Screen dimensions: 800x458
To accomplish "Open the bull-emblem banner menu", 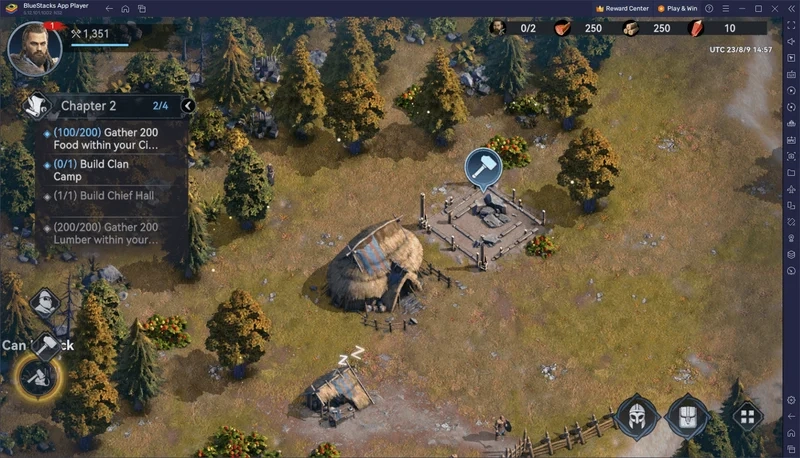I will (688, 417).
